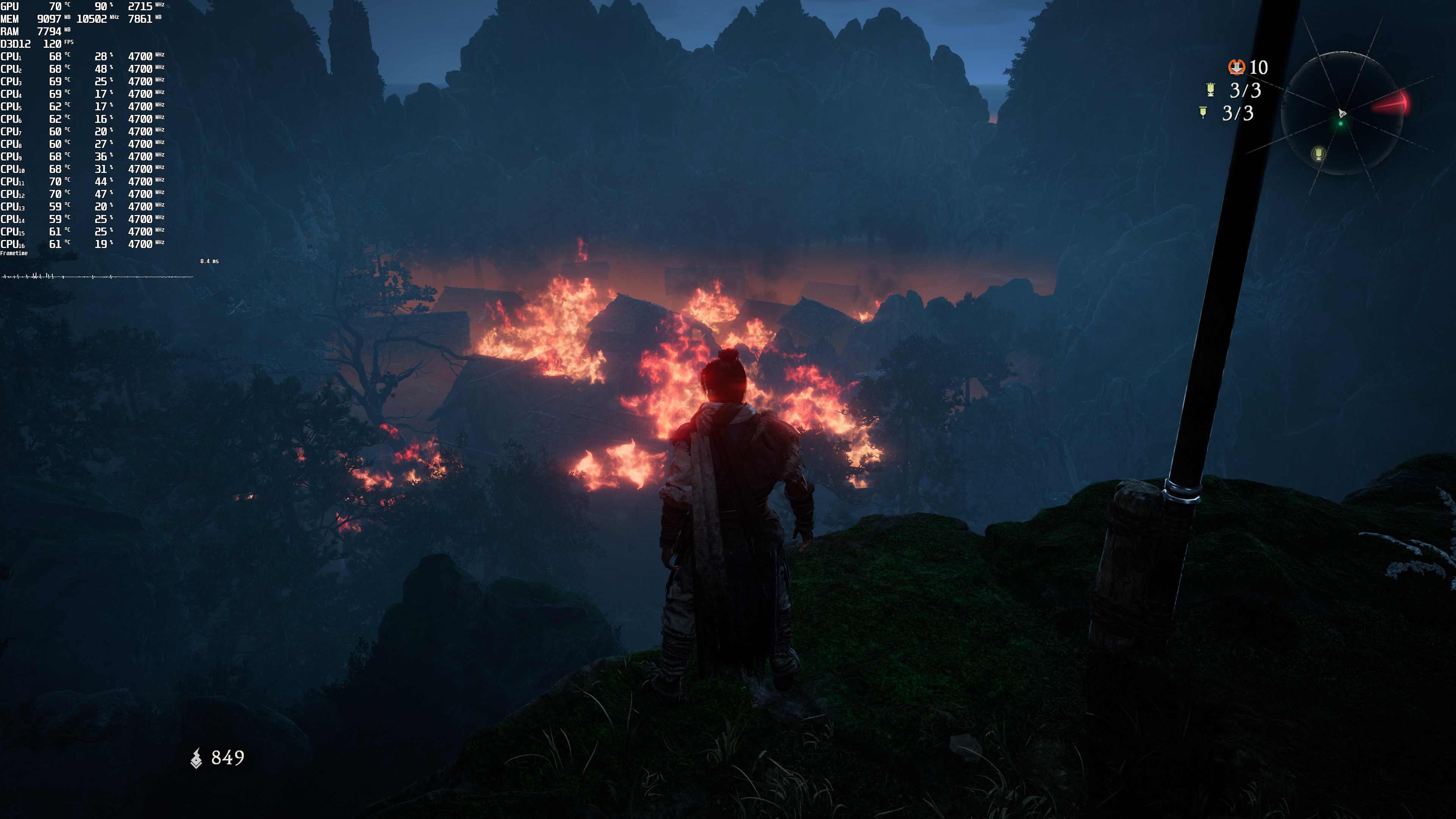Viewport: 1456px width, 819px height.
Task: Click the small marking flag counter icon
Action: point(1203,113)
